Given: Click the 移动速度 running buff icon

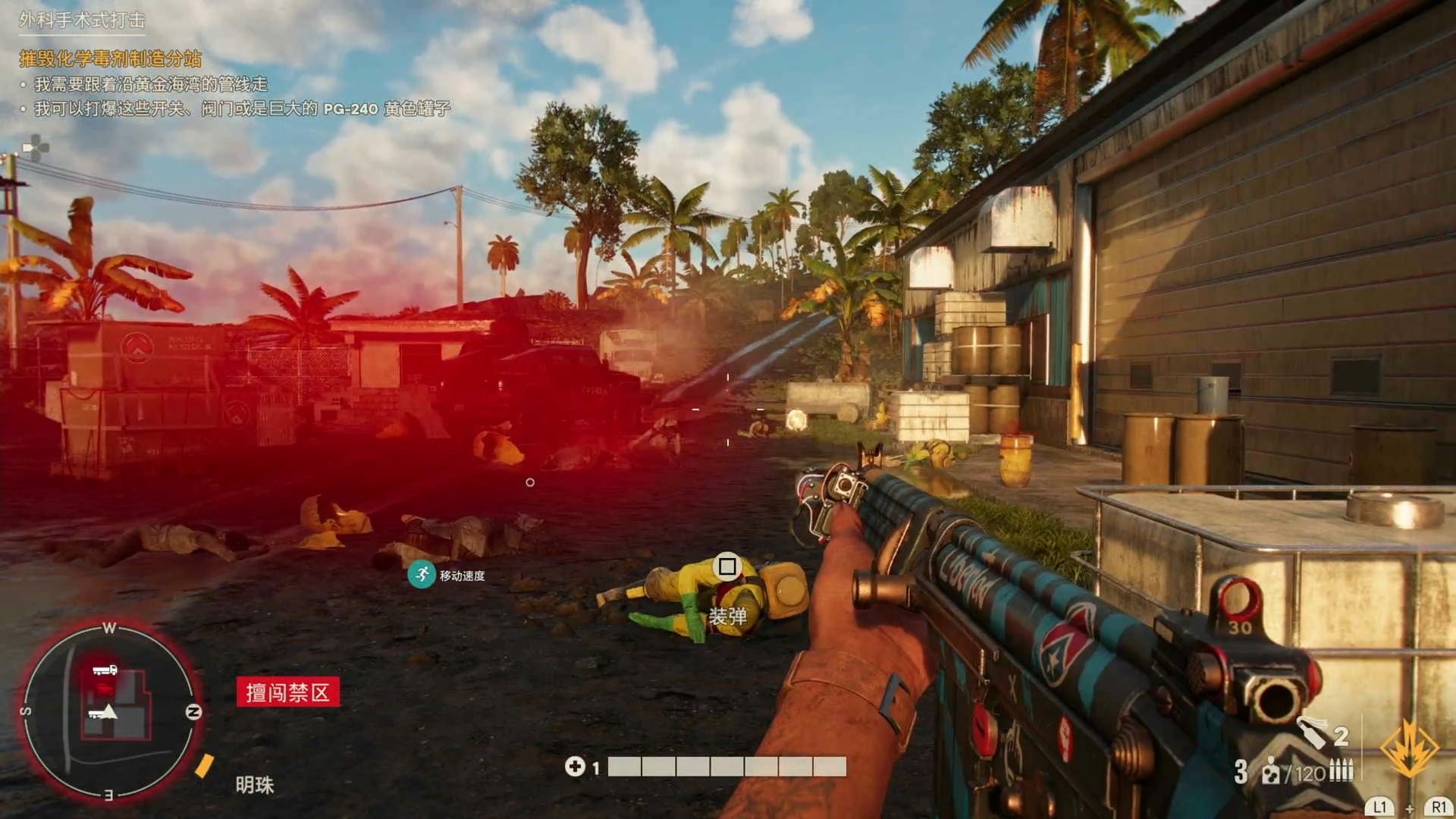Looking at the screenshot, I should click(421, 574).
